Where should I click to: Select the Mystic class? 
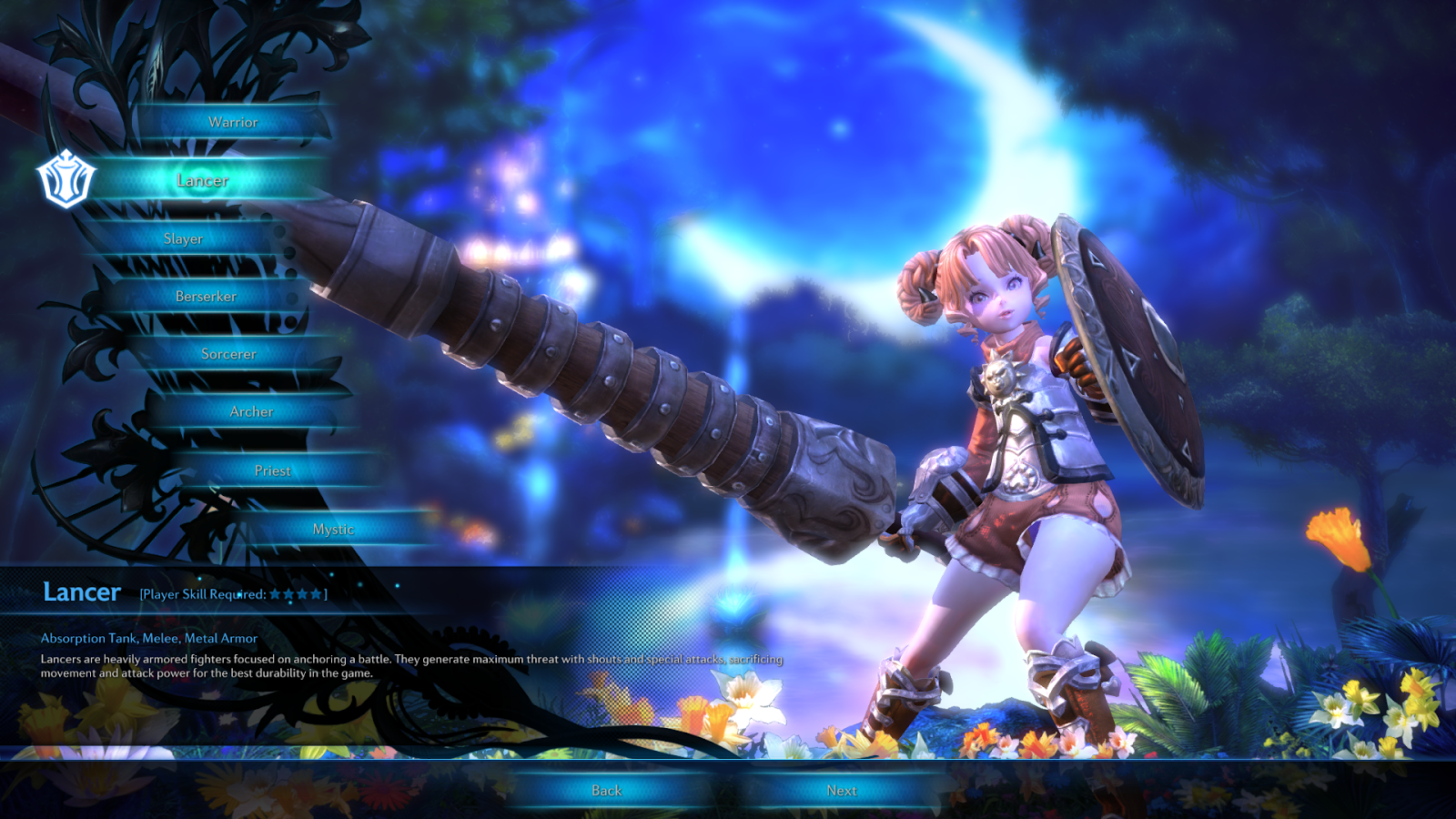click(x=334, y=529)
